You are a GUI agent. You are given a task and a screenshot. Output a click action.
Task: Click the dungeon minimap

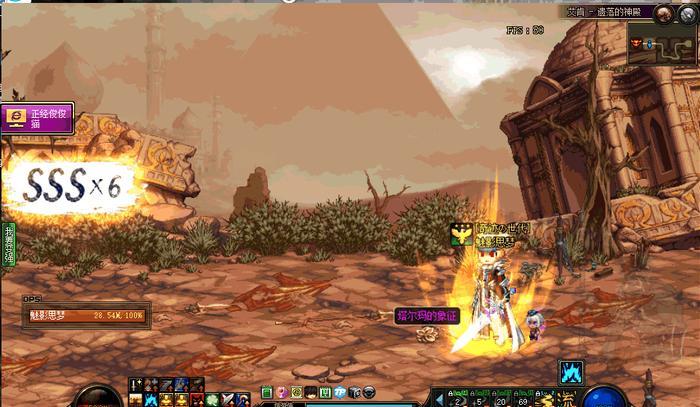pos(661,45)
